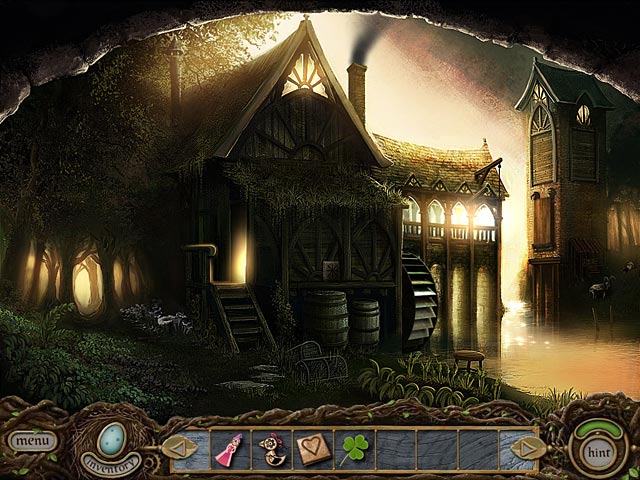Viewport: 640px width, 480px height.
Task: Show previous inventory items with left arrow
Action: pyautogui.click(x=180, y=447)
